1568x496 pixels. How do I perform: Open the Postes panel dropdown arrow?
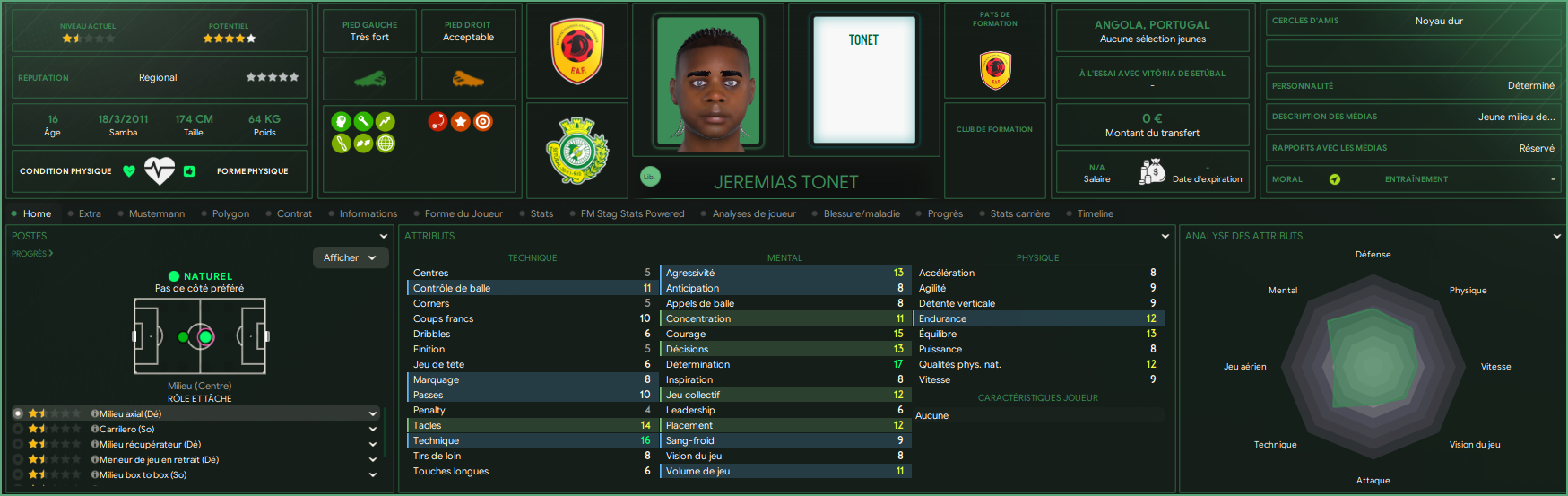[384, 236]
